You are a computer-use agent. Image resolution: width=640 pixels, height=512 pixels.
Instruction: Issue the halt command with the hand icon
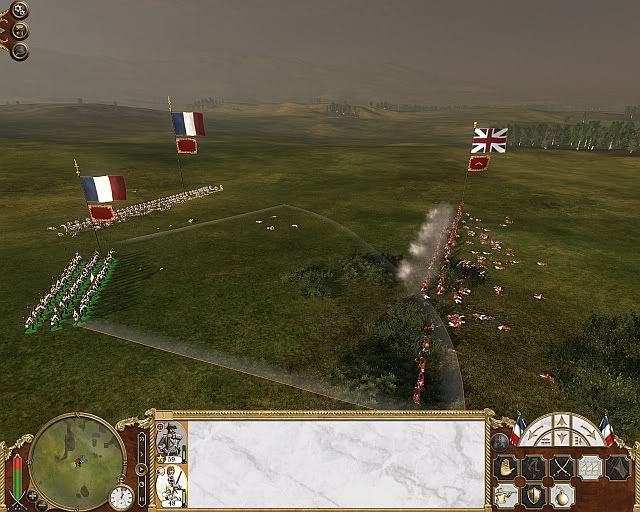click(x=506, y=468)
